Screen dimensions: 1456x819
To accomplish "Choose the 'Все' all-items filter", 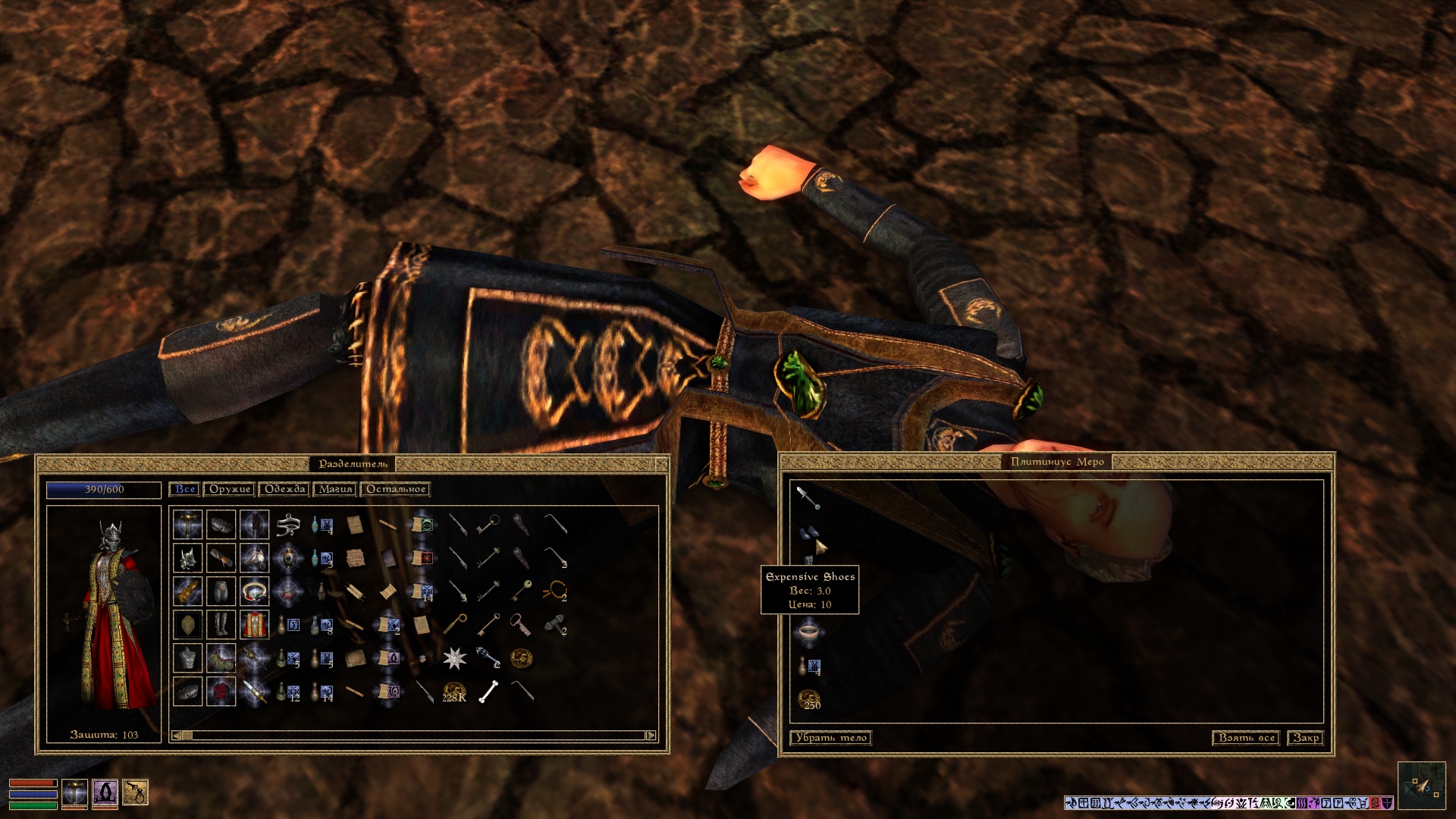I will tap(185, 490).
